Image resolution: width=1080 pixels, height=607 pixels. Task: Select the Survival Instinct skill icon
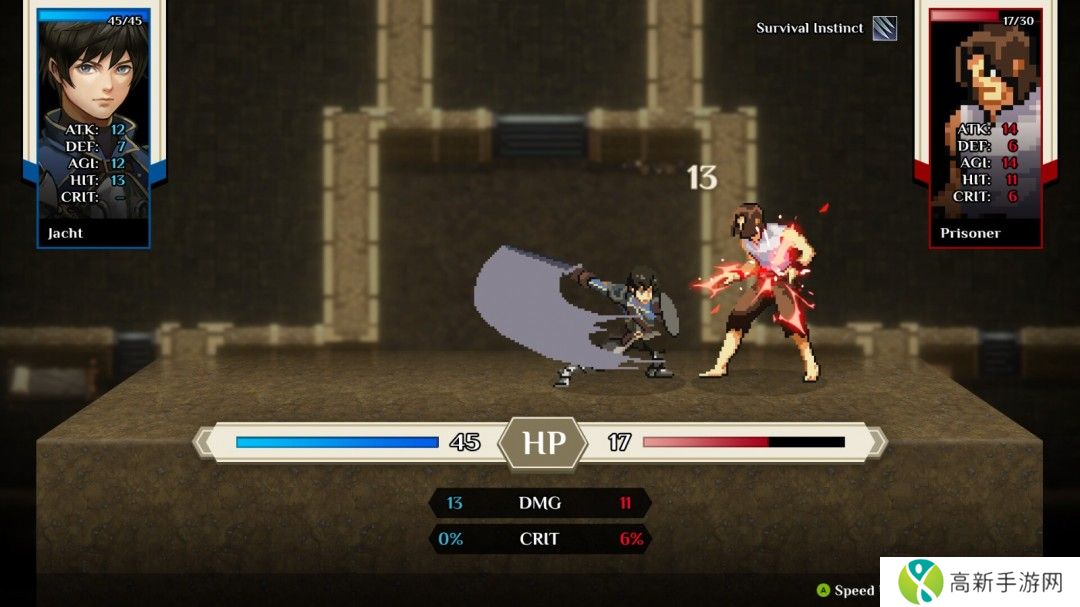(x=884, y=28)
